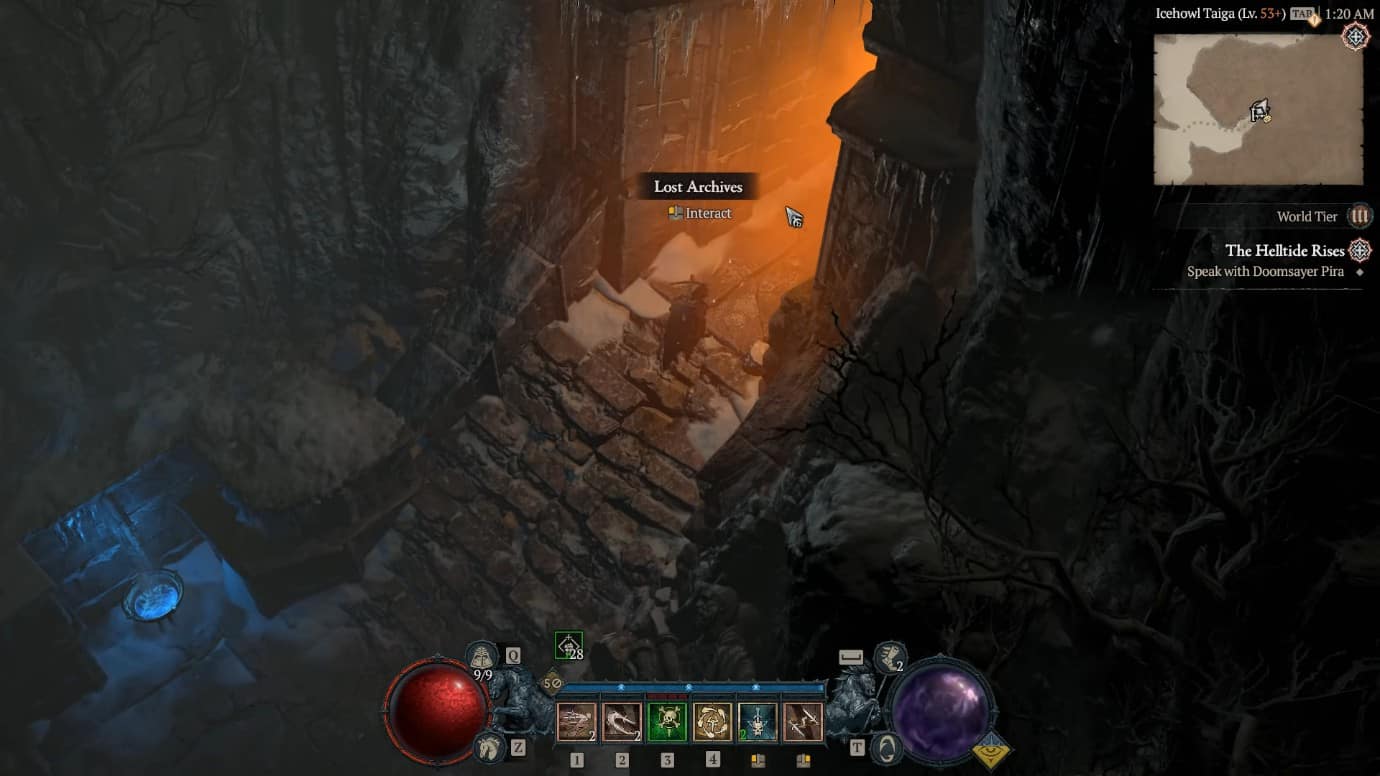
Task: Click the player marker on the minimap
Action: click(1258, 112)
